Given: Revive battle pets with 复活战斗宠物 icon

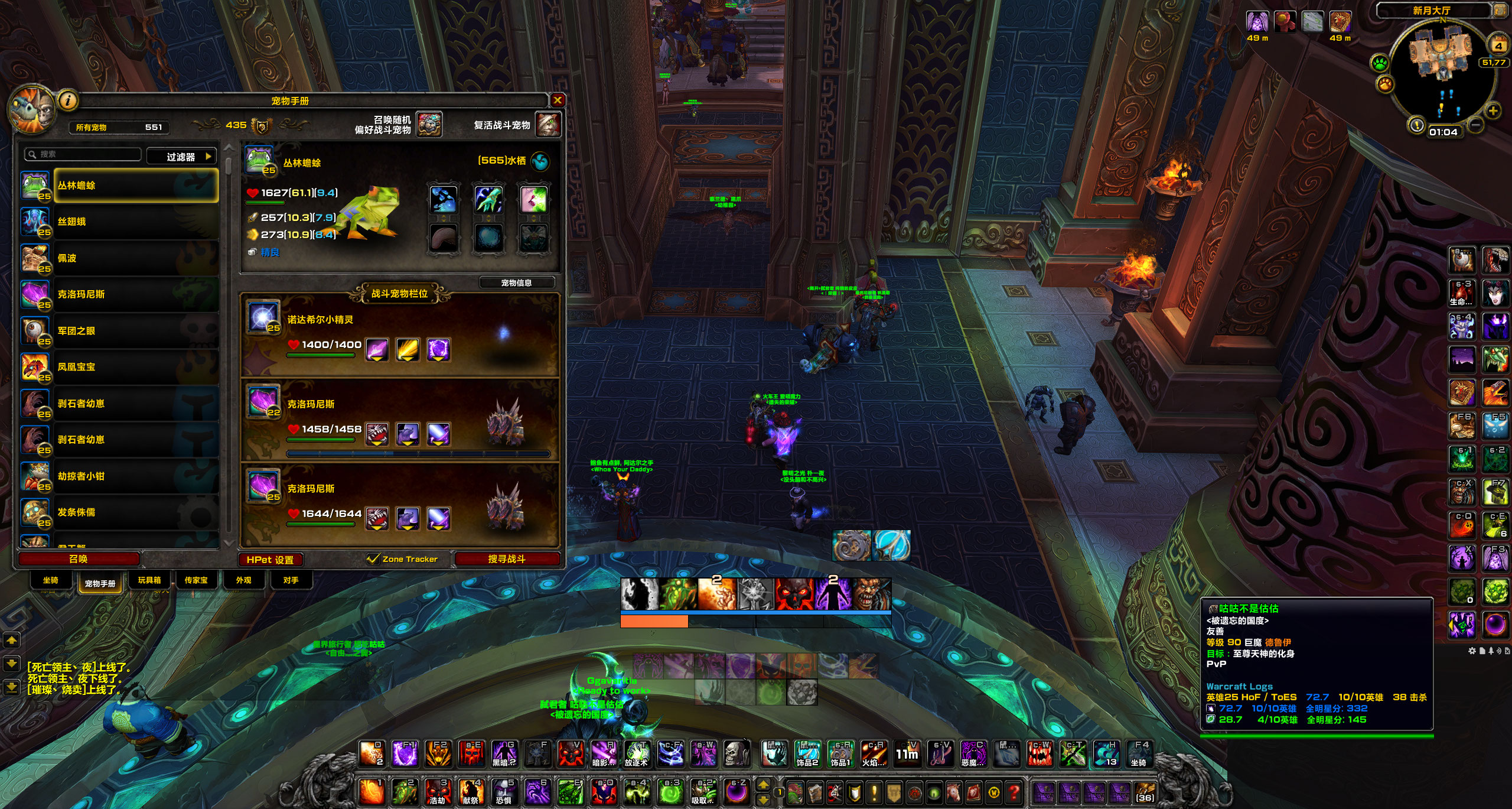Looking at the screenshot, I should pyautogui.click(x=547, y=125).
